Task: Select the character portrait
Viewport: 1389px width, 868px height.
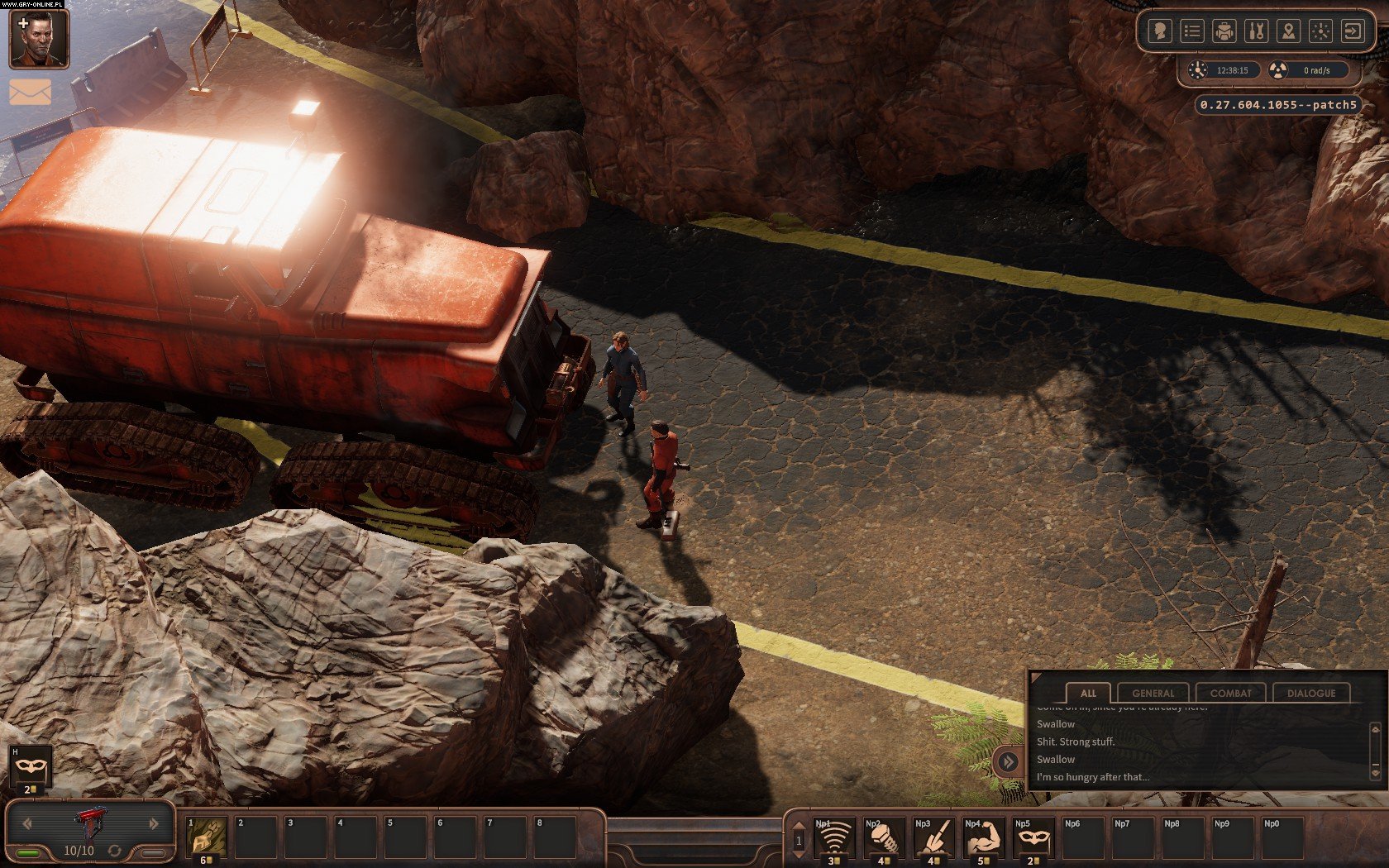Action: 39,39
